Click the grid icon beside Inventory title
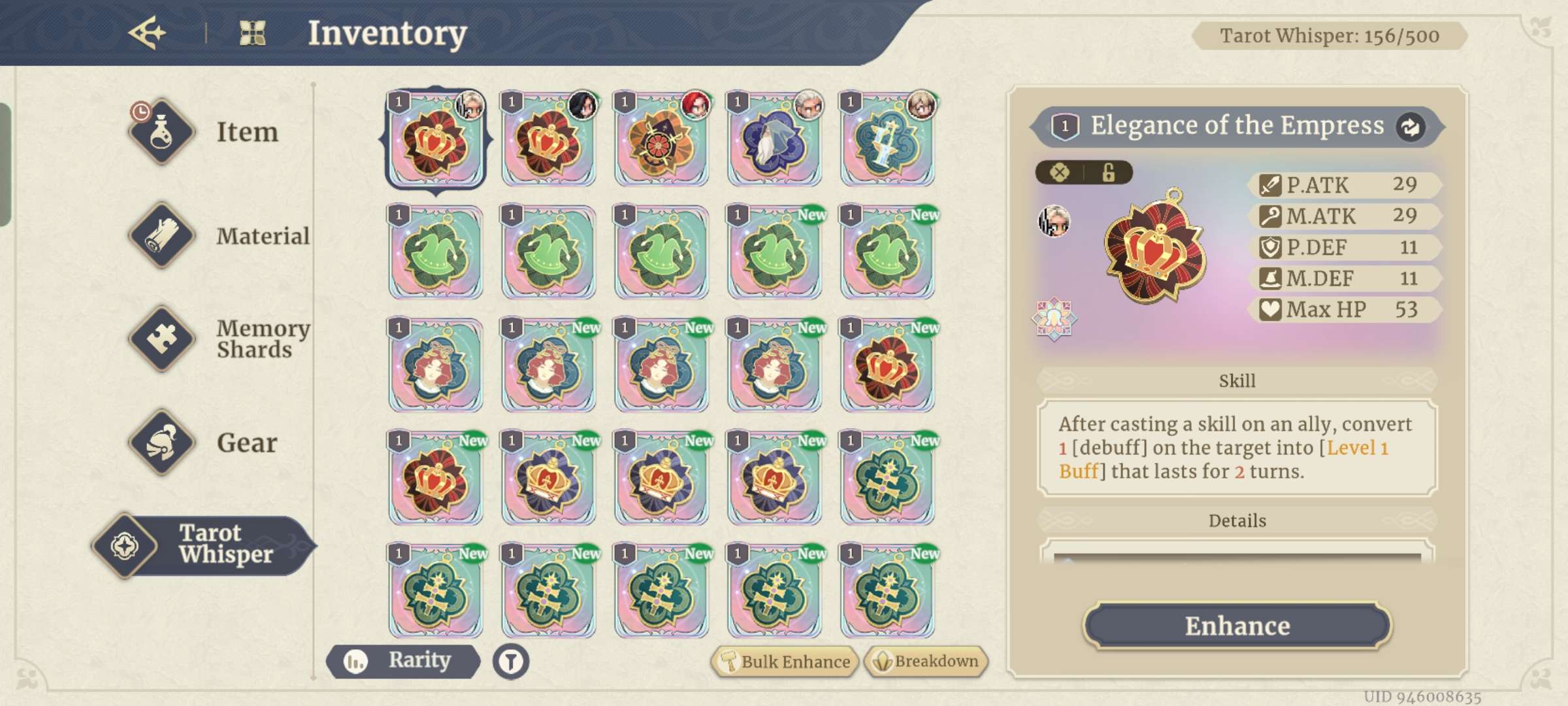 click(256, 33)
